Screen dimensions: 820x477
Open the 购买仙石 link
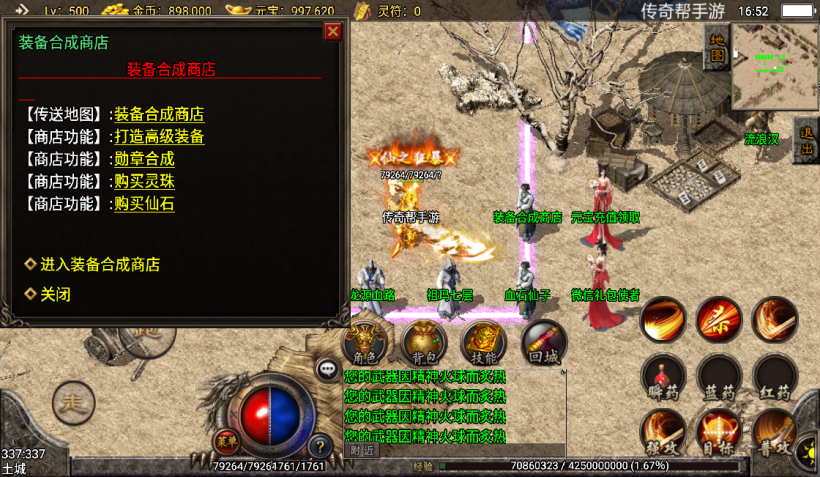(144, 203)
